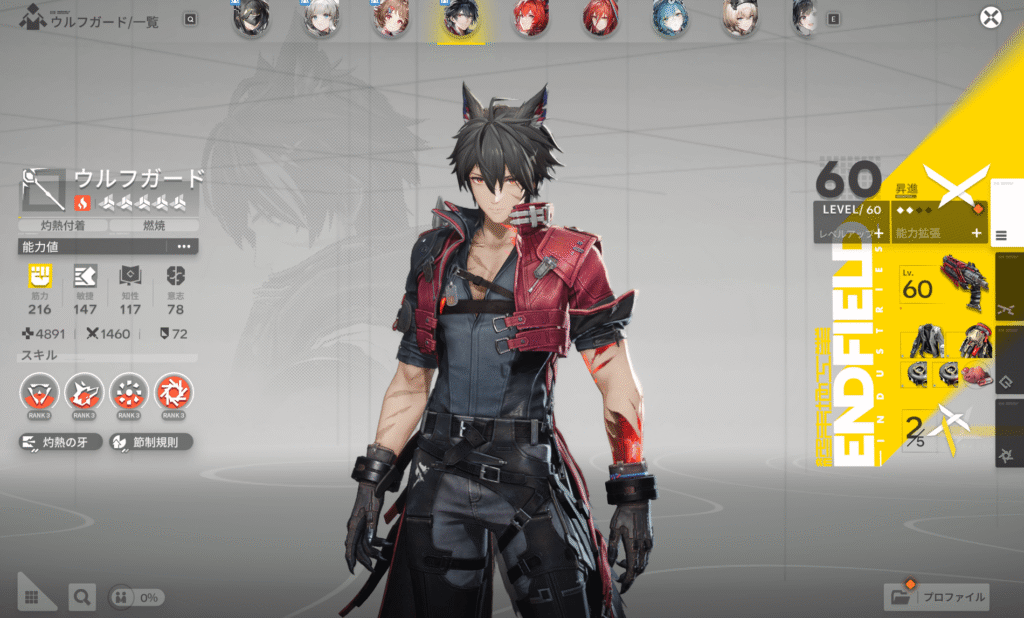Select the blue-haired character portrait
This screenshot has height=618, width=1024.
point(666,19)
